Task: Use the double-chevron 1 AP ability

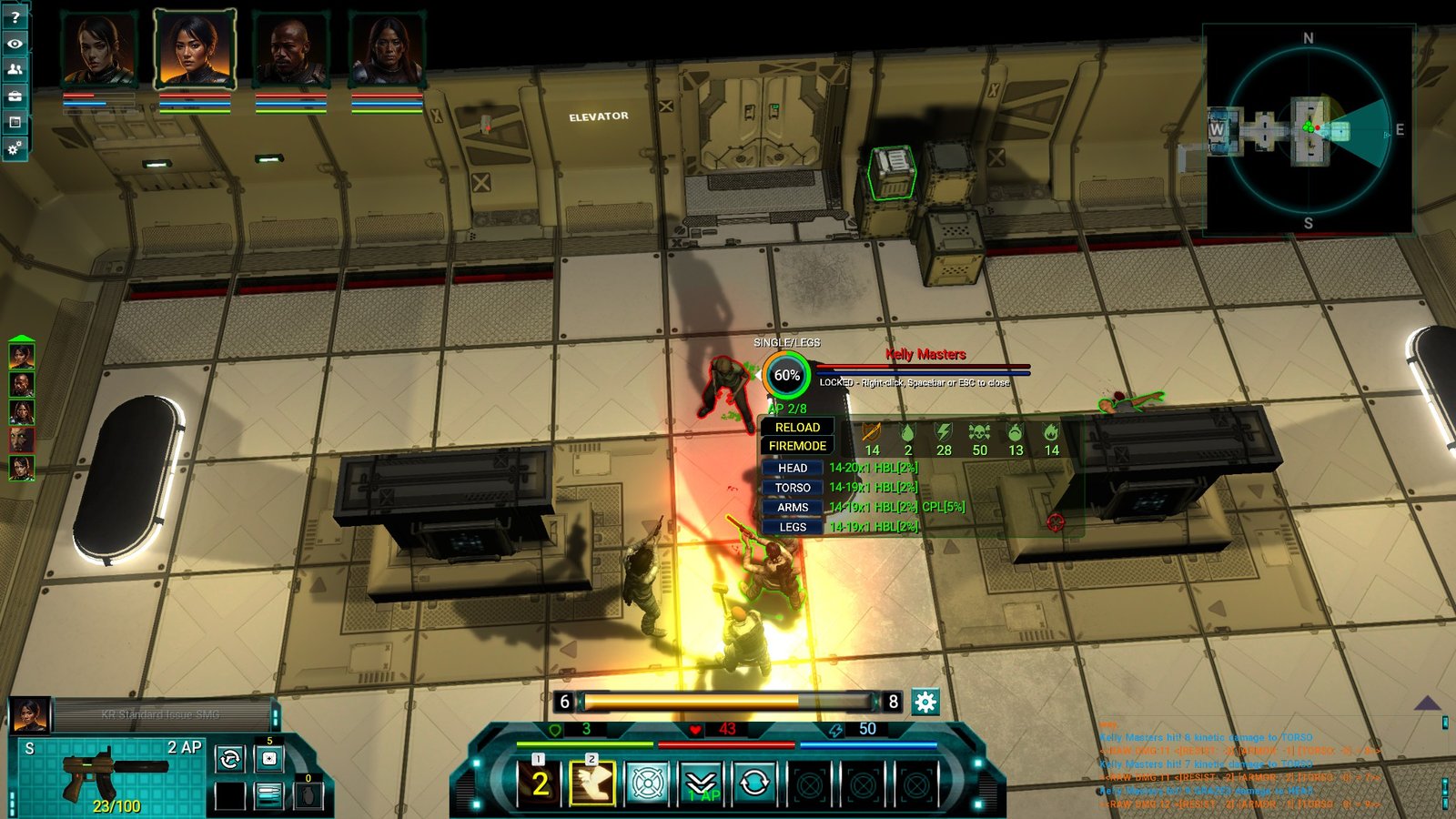Action: pyautogui.click(x=701, y=783)
